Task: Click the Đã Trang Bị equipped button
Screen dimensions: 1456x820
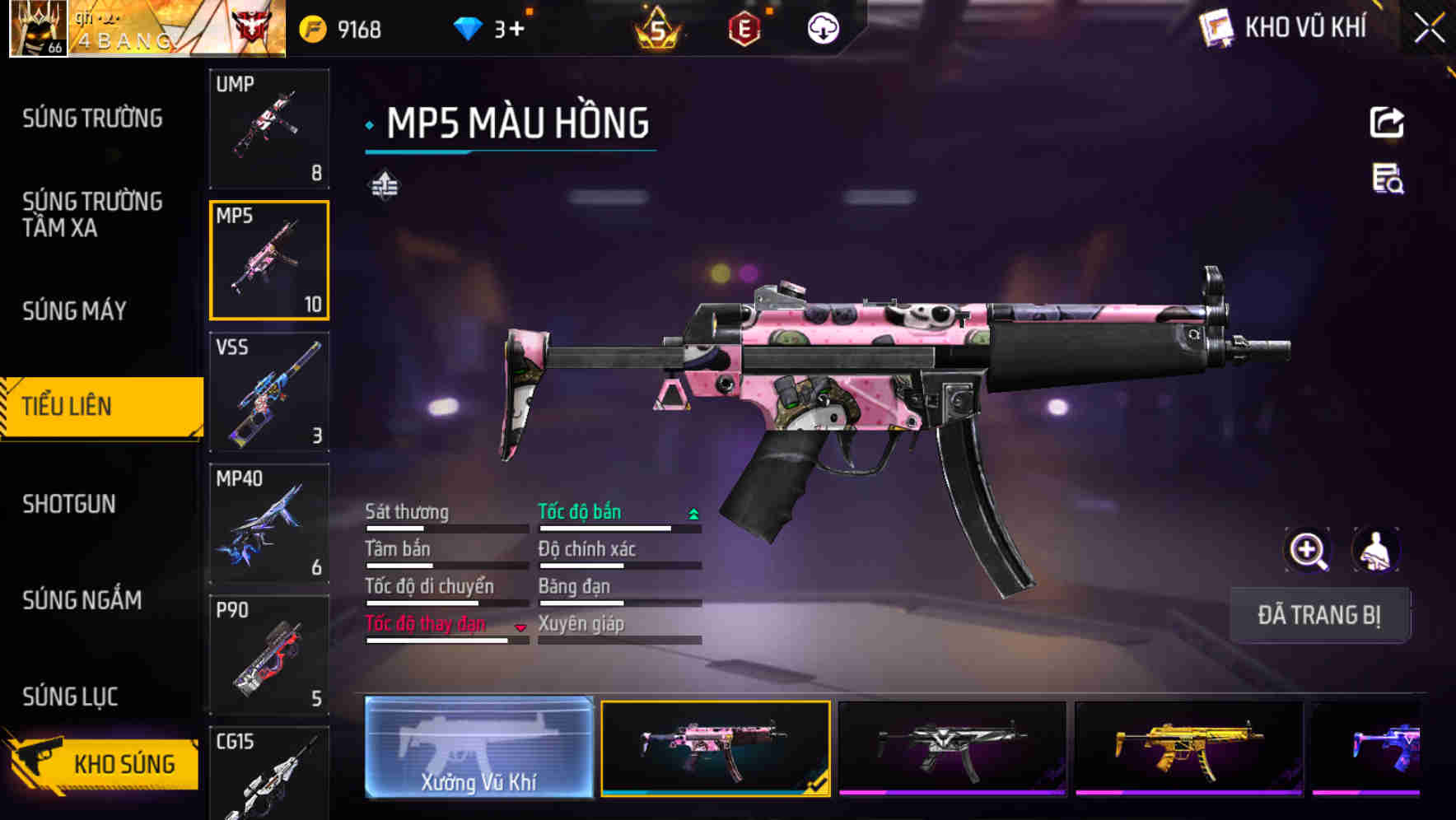Action: 1319,615
